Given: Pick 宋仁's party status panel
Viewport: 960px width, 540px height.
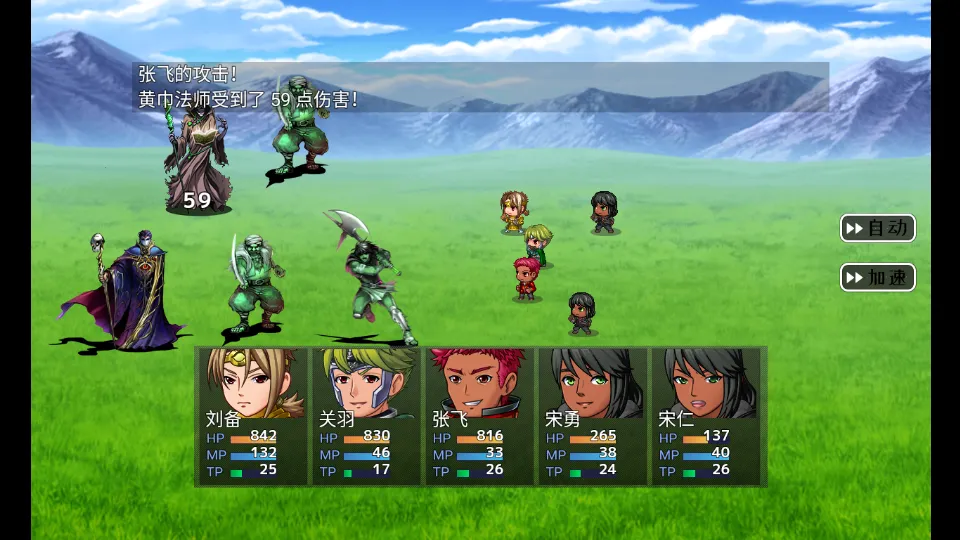Looking at the screenshot, I should pyautogui.click(x=706, y=416).
